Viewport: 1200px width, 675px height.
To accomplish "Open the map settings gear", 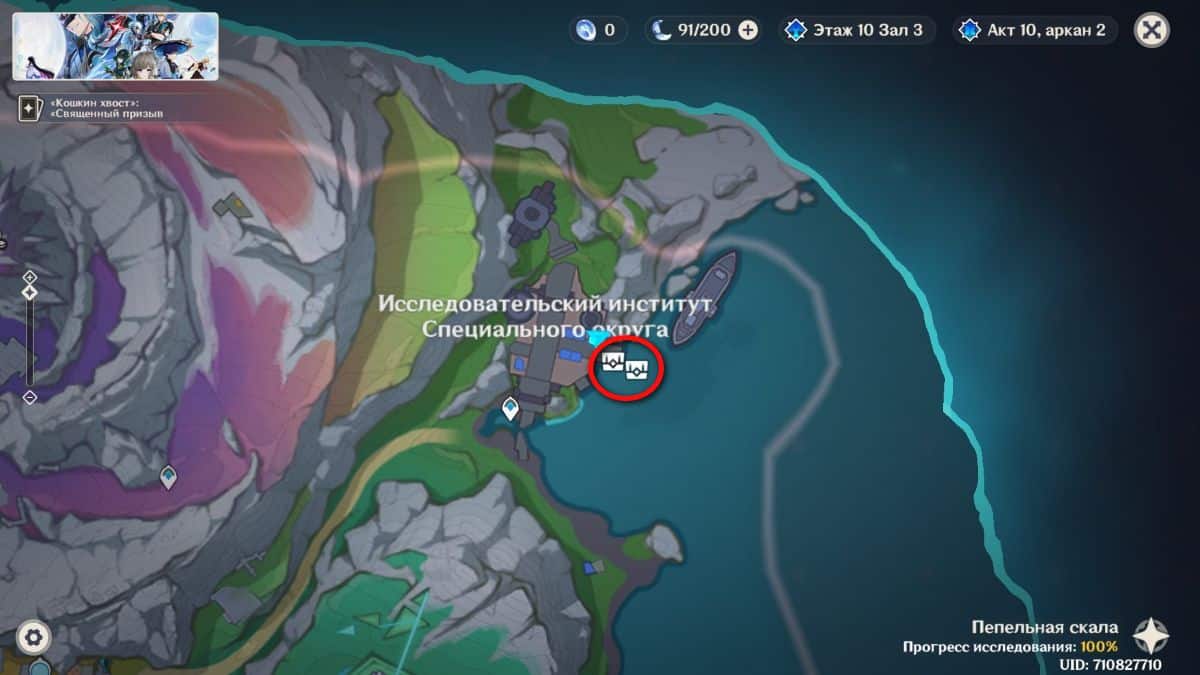I will pyautogui.click(x=33, y=636).
